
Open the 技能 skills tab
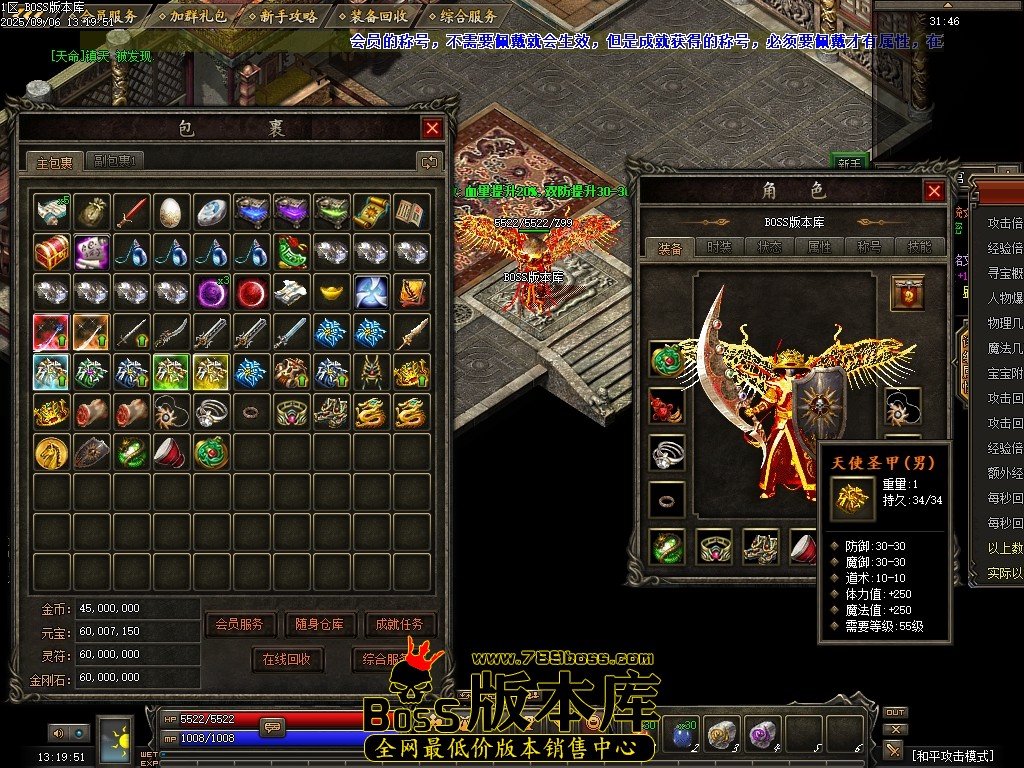coord(919,247)
